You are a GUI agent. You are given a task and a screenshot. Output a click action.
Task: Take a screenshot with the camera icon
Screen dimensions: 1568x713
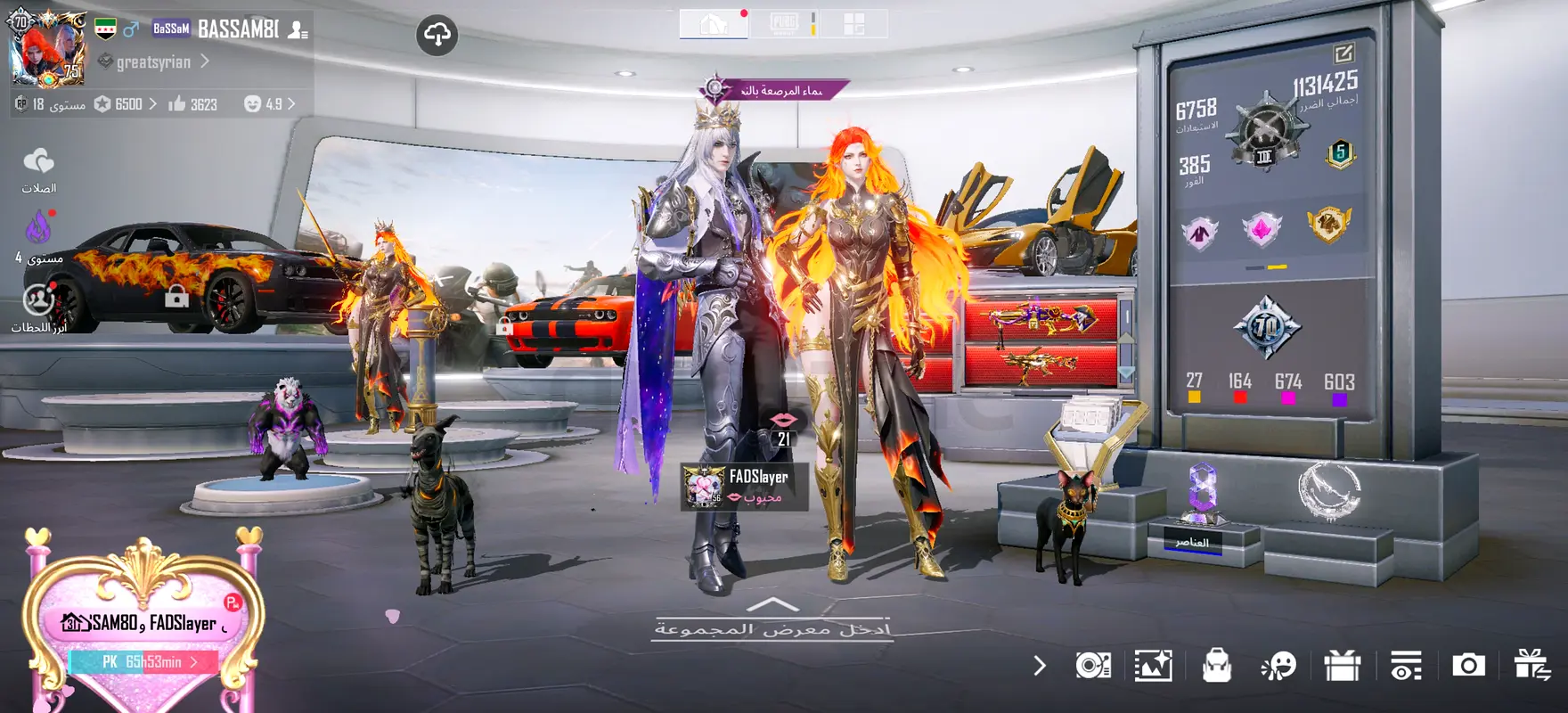1468,666
